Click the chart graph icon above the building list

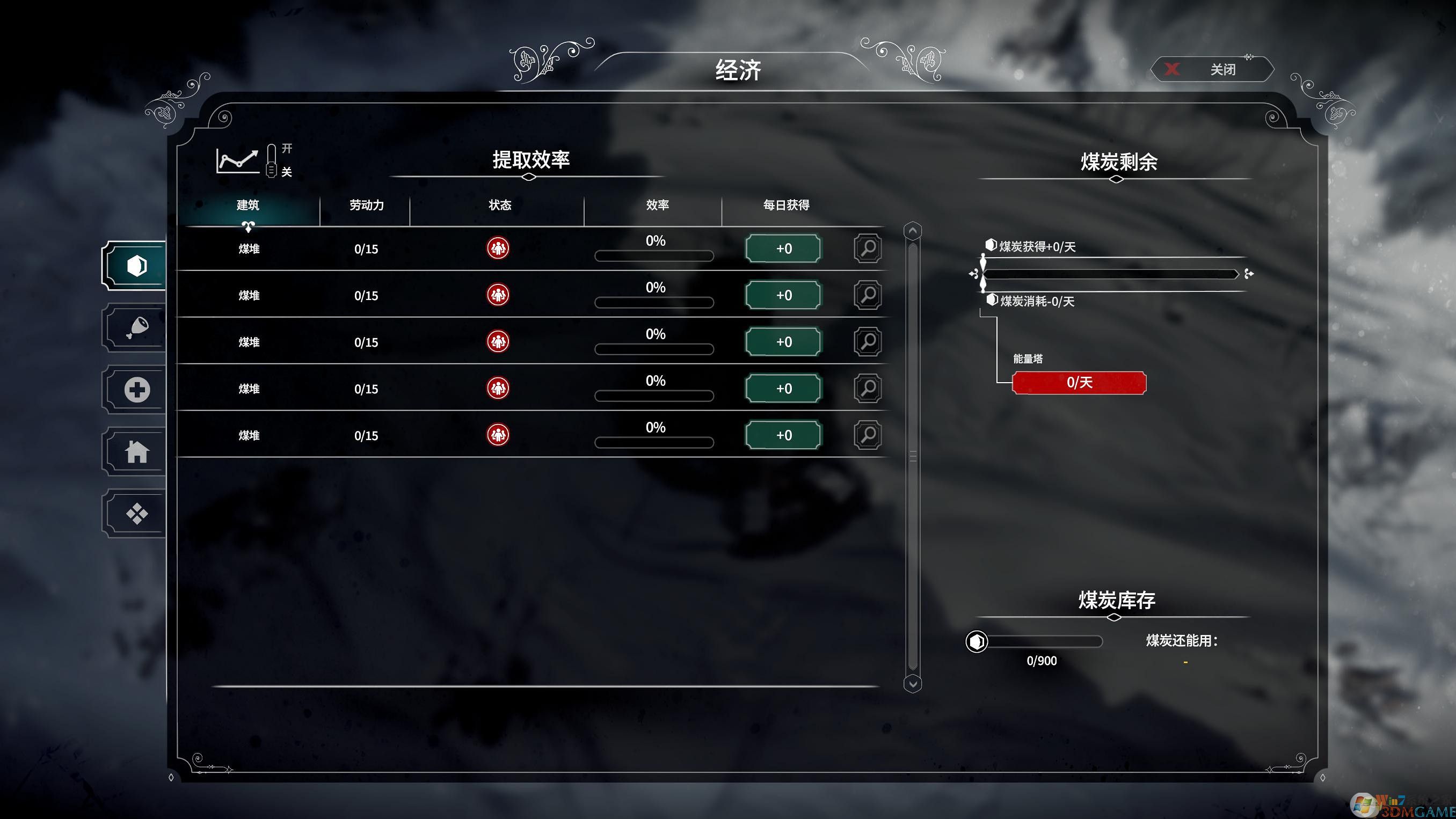pos(237,161)
